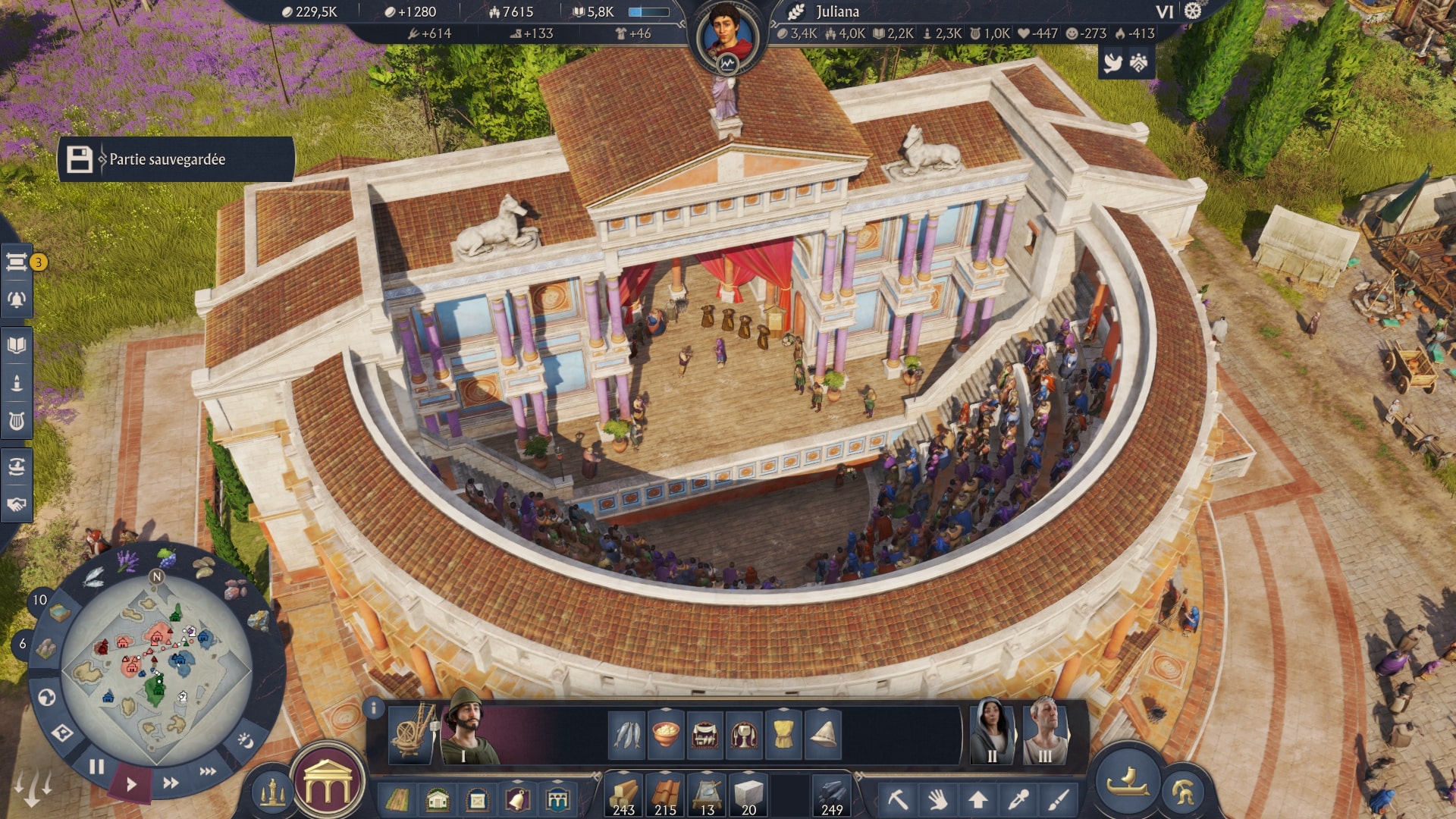Open diplomacy with the handshake icon
This screenshot has width=1456, height=819.
click(16, 504)
